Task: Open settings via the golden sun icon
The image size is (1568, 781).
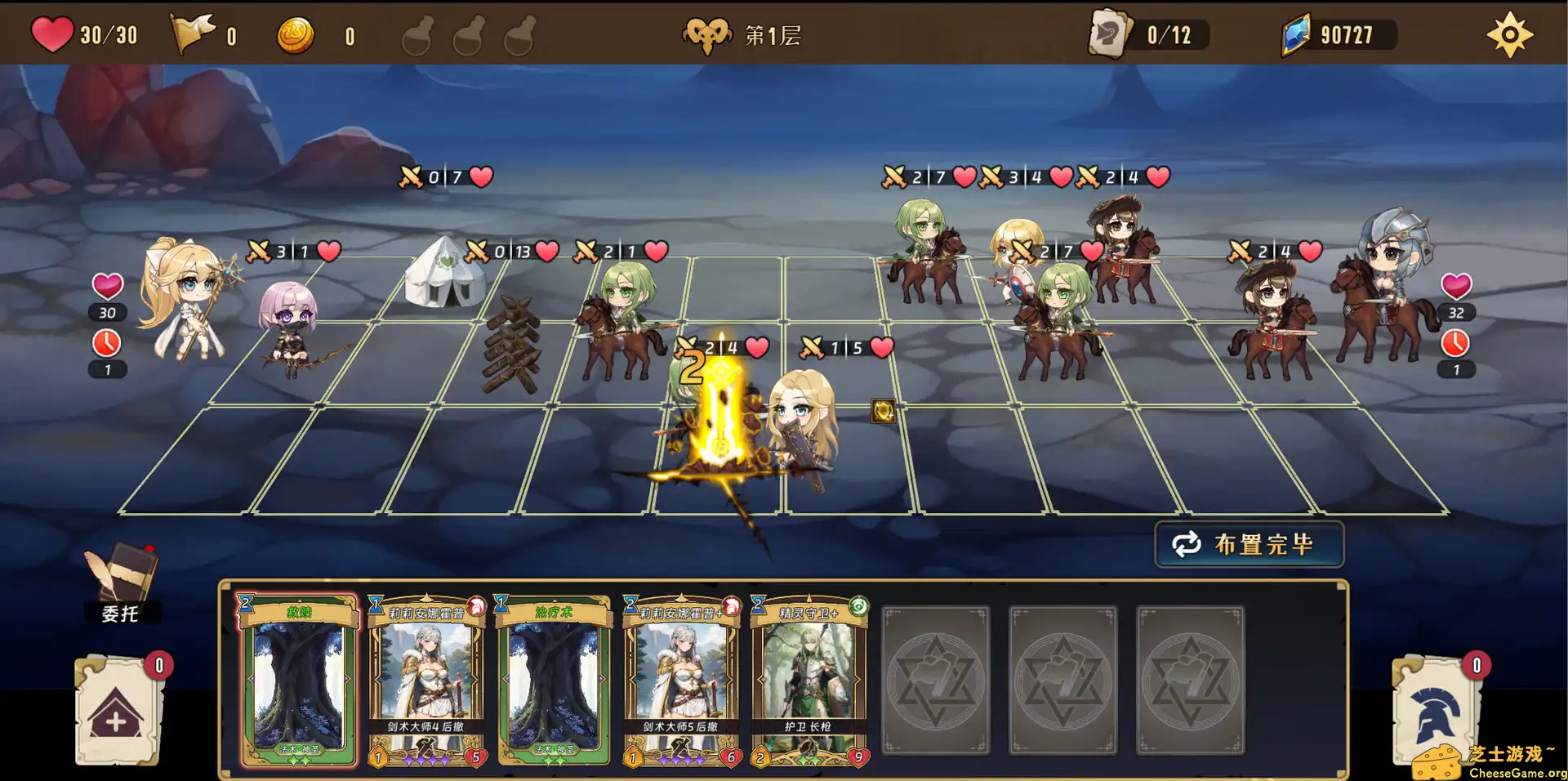Action: [1509, 33]
